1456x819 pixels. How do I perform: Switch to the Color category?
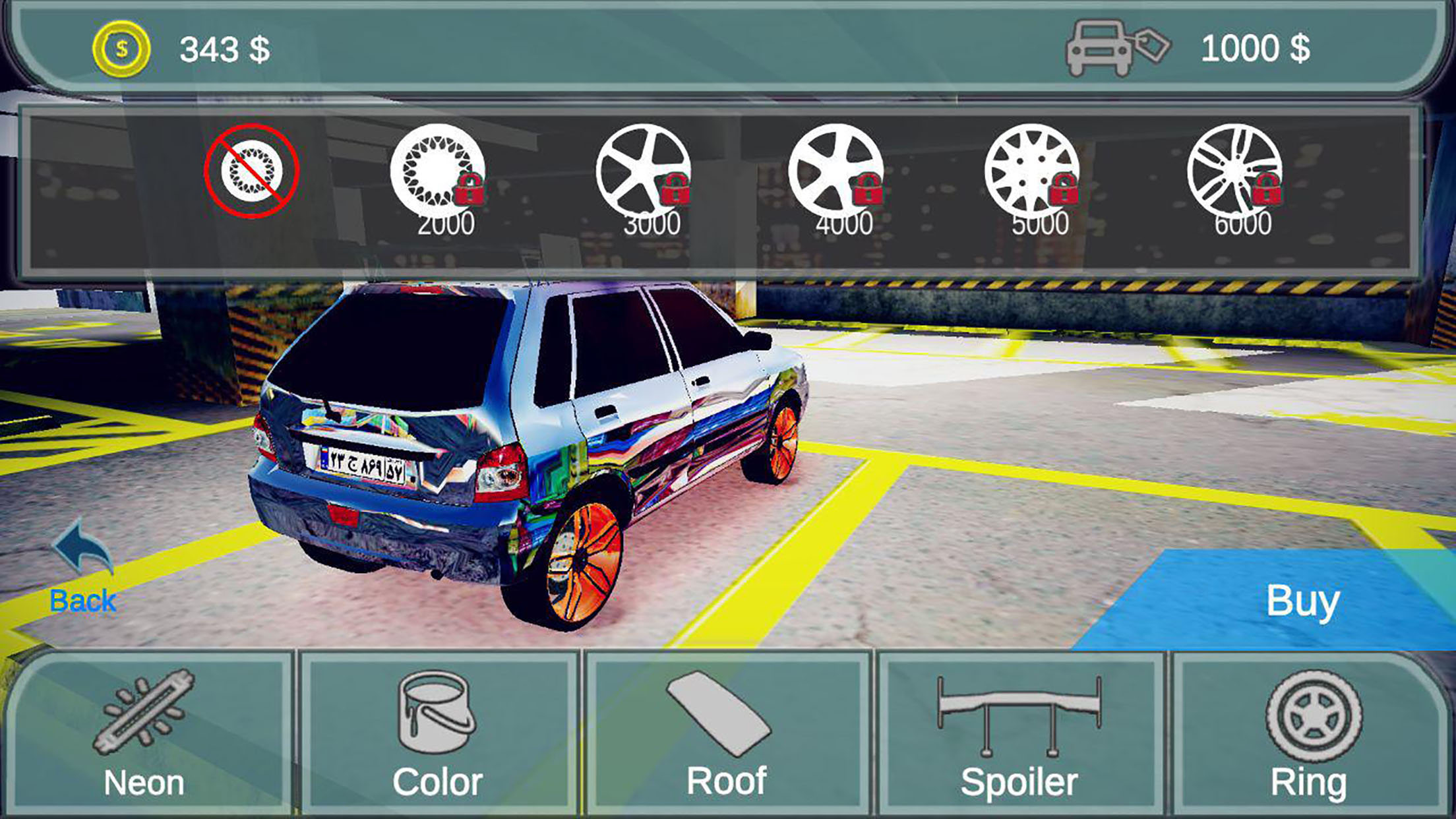pyautogui.click(x=437, y=733)
